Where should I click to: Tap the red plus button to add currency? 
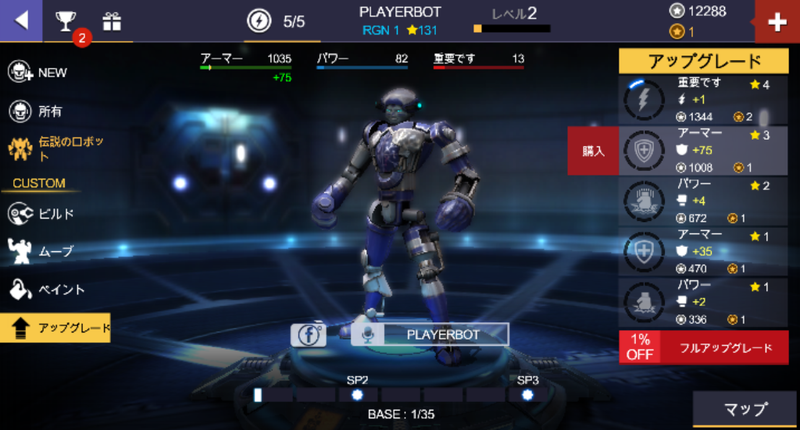[776, 22]
